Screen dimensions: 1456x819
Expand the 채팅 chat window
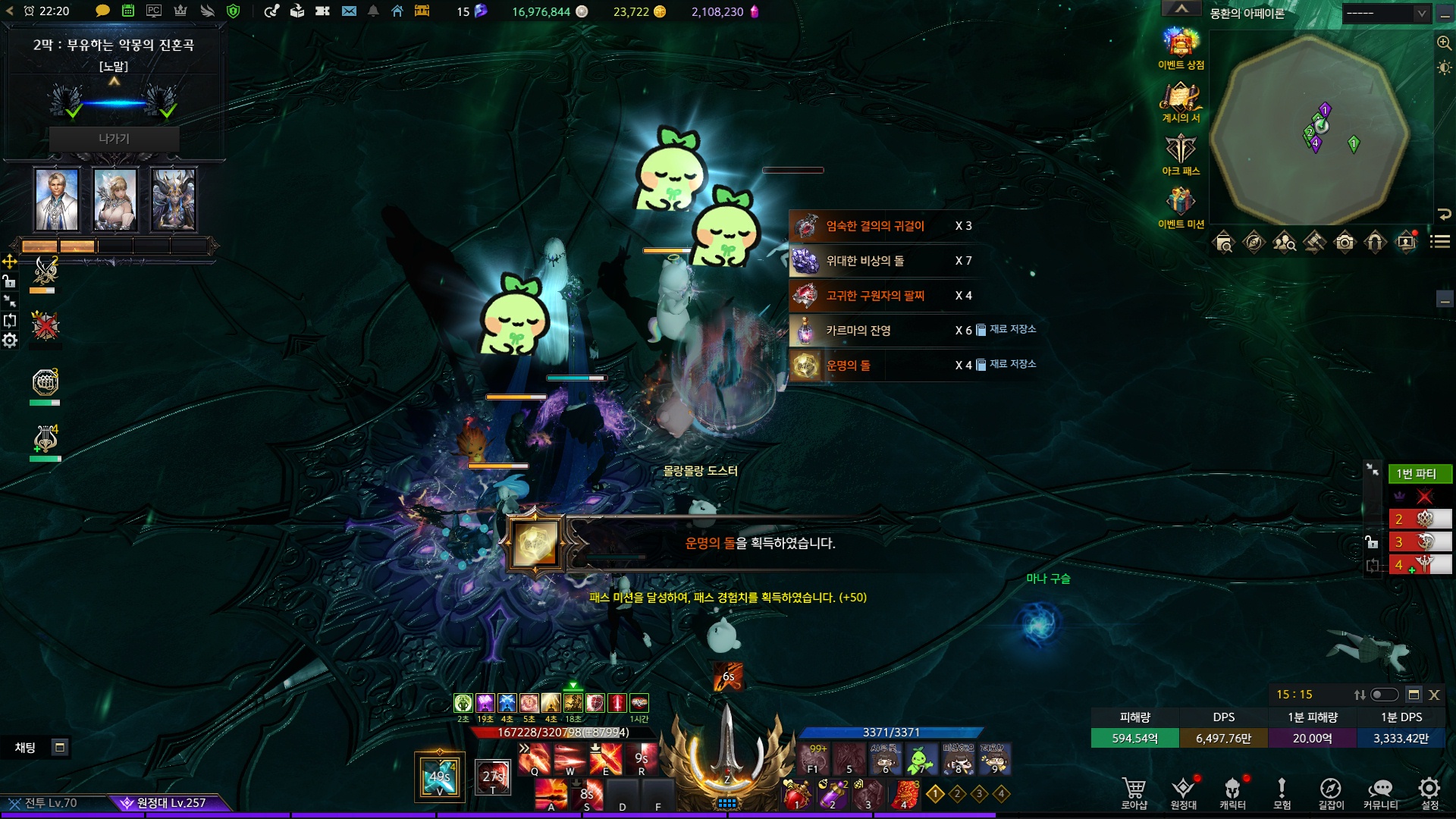point(60,748)
